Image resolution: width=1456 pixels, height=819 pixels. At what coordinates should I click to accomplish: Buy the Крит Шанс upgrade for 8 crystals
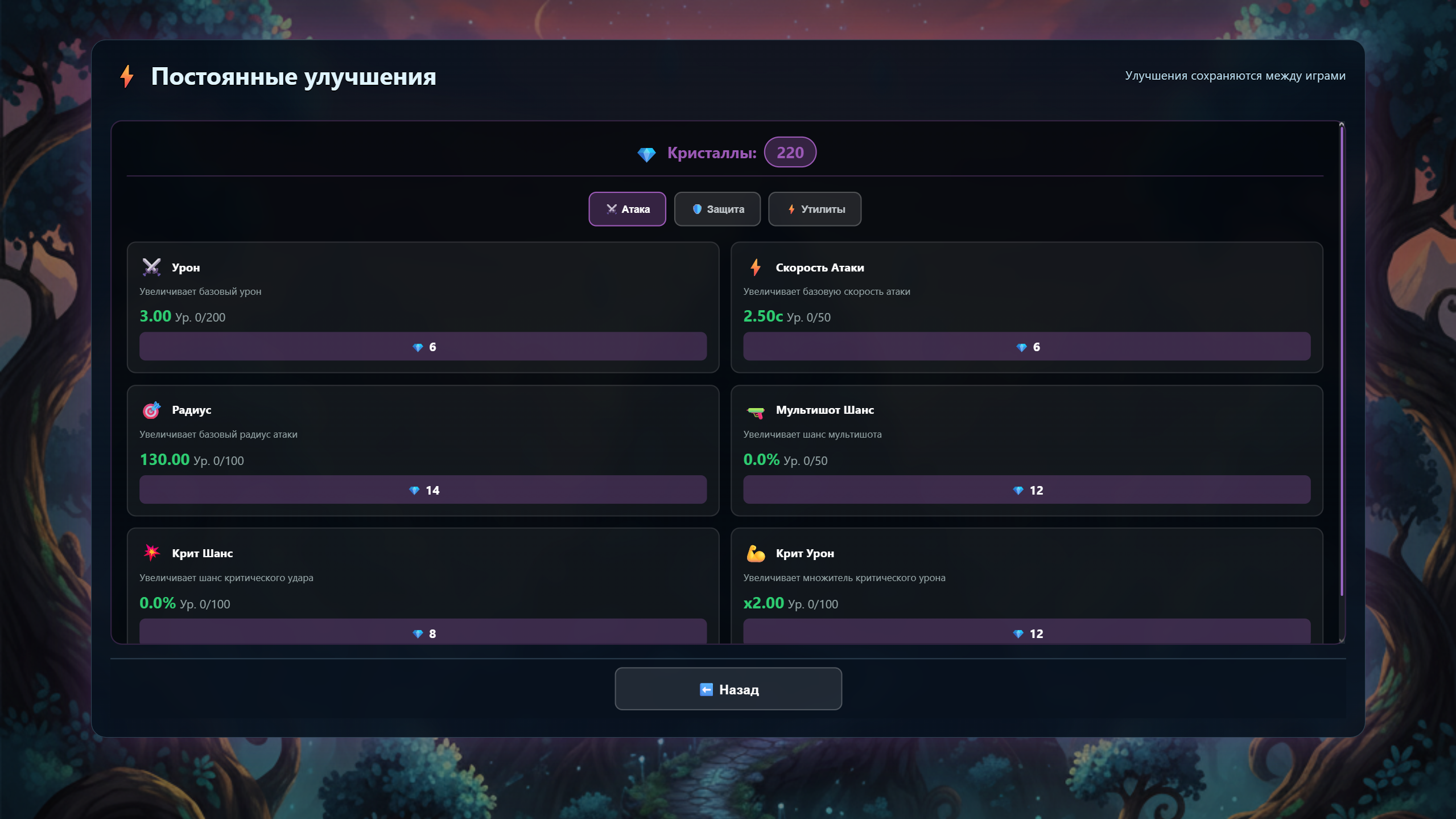pos(423,633)
